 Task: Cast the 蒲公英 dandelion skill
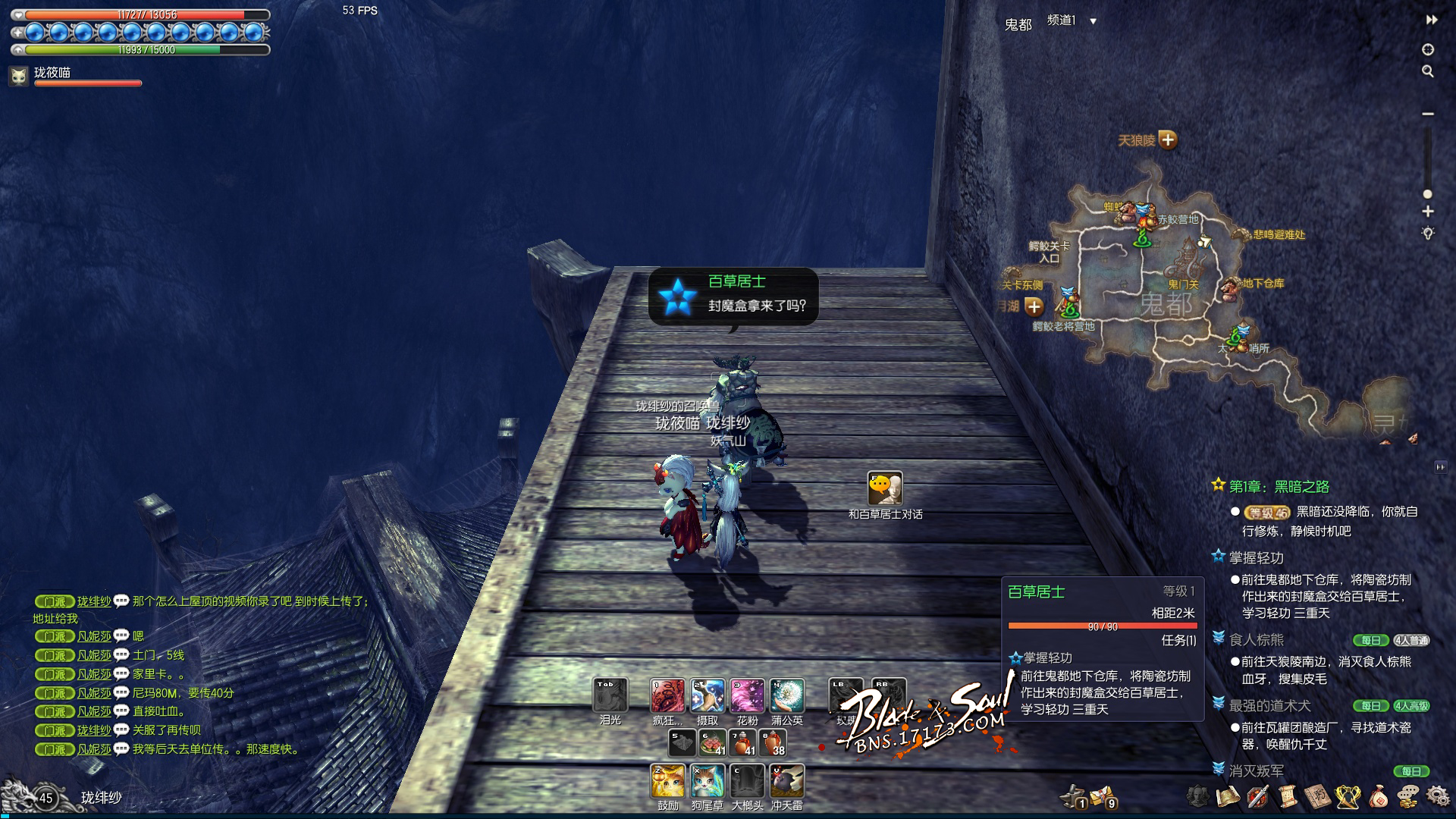(787, 696)
